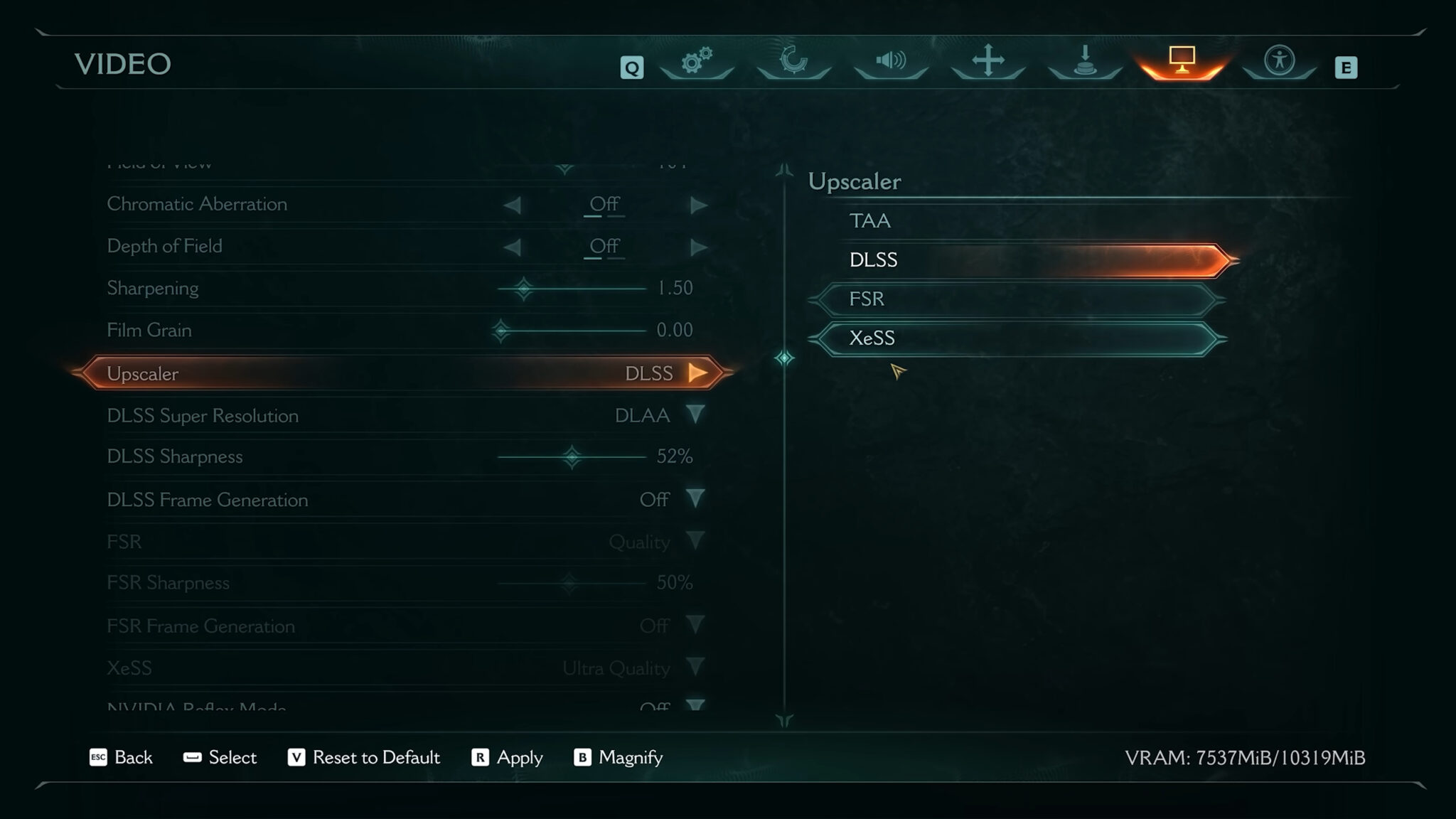The width and height of the screenshot is (1456, 819).
Task: Click the DLSS Sharpness slider handle
Action: tap(573, 456)
